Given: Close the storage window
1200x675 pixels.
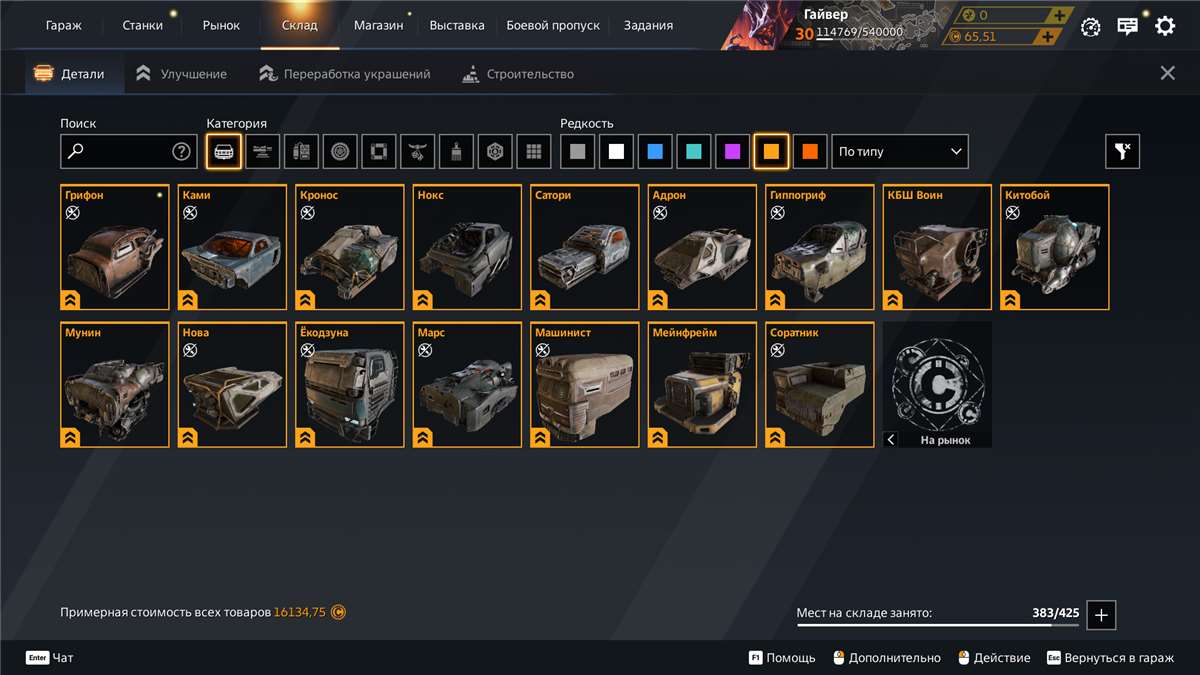Looking at the screenshot, I should [x=1167, y=73].
